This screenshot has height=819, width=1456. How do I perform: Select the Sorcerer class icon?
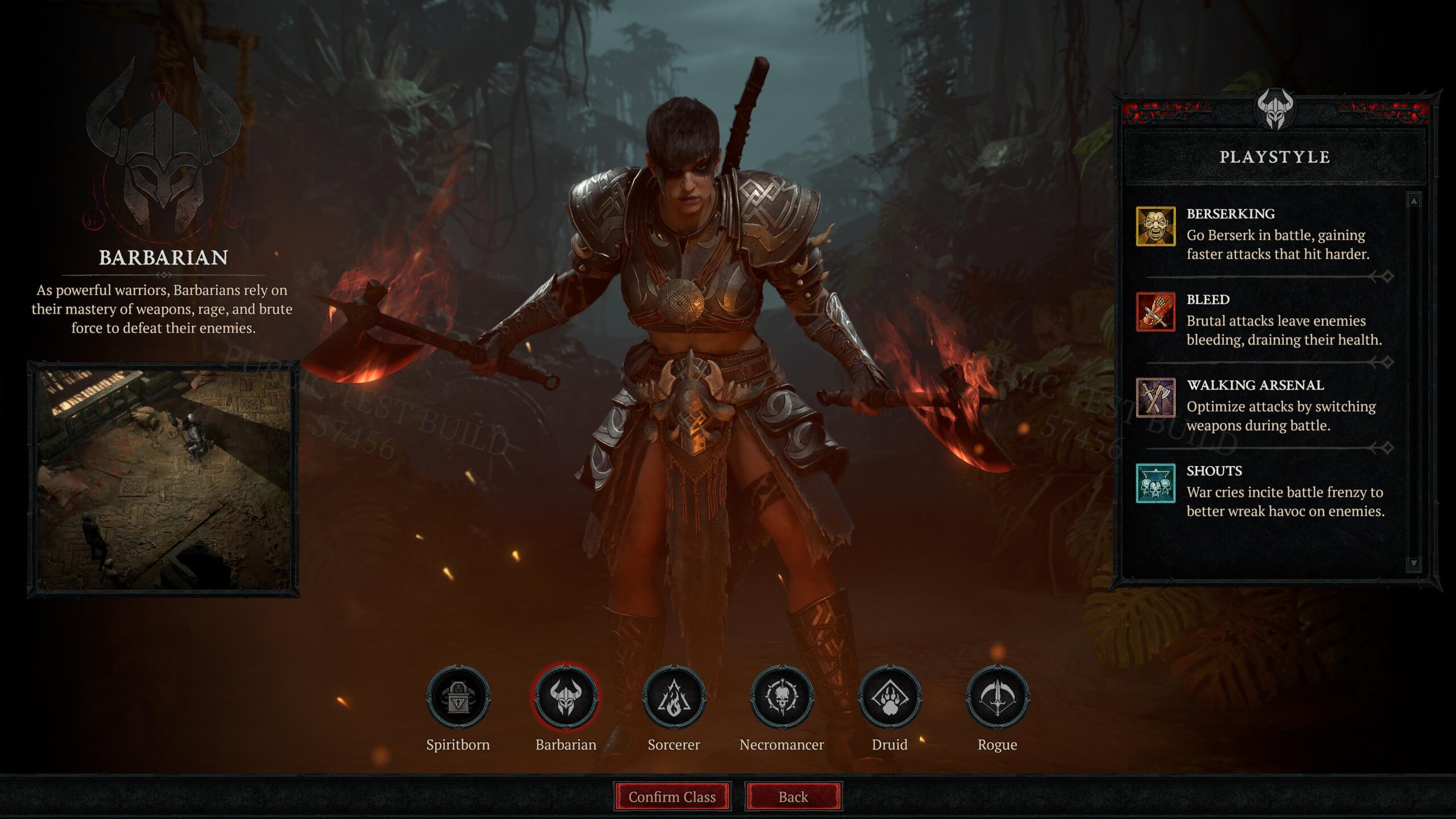click(674, 699)
